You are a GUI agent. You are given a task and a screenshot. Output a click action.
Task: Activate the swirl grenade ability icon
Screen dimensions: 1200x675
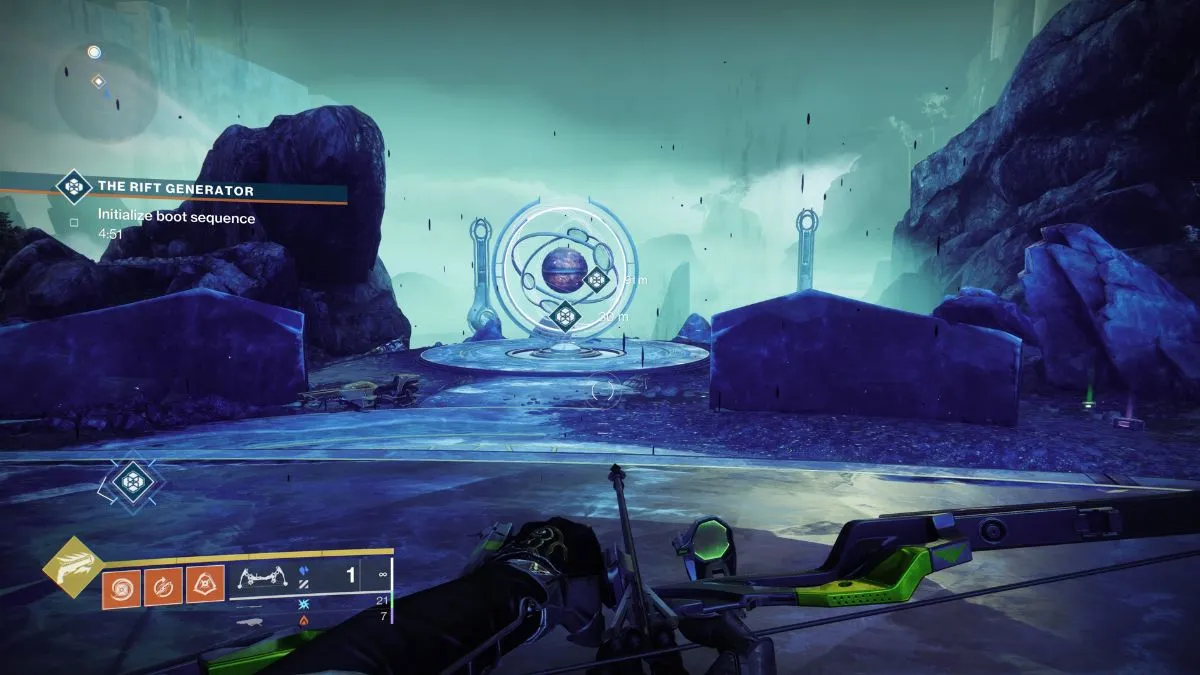click(x=120, y=585)
